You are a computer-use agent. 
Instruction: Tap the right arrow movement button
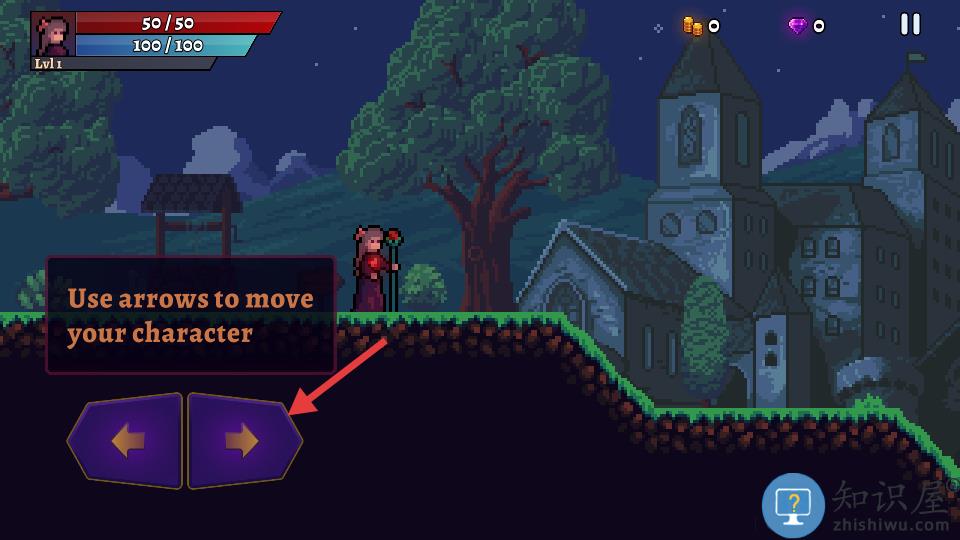tap(242, 441)
